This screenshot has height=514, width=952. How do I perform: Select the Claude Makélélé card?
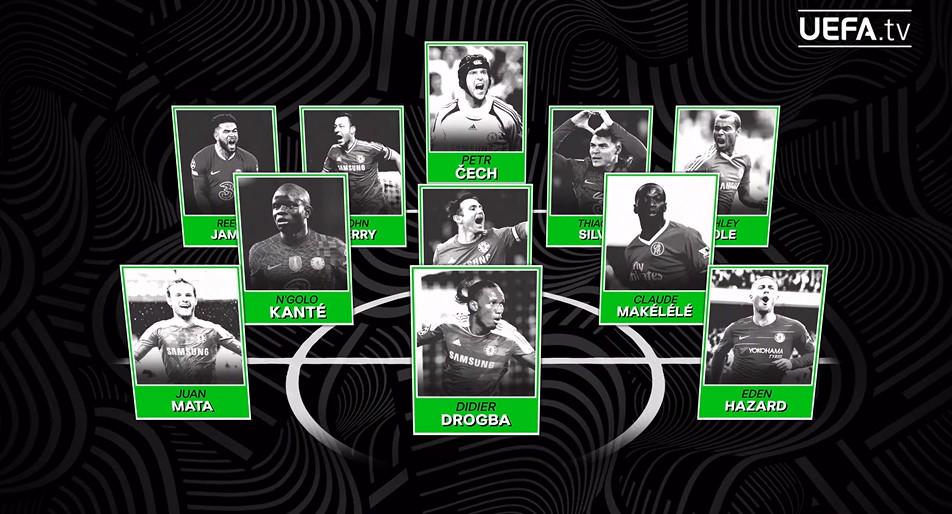(658, 248)
